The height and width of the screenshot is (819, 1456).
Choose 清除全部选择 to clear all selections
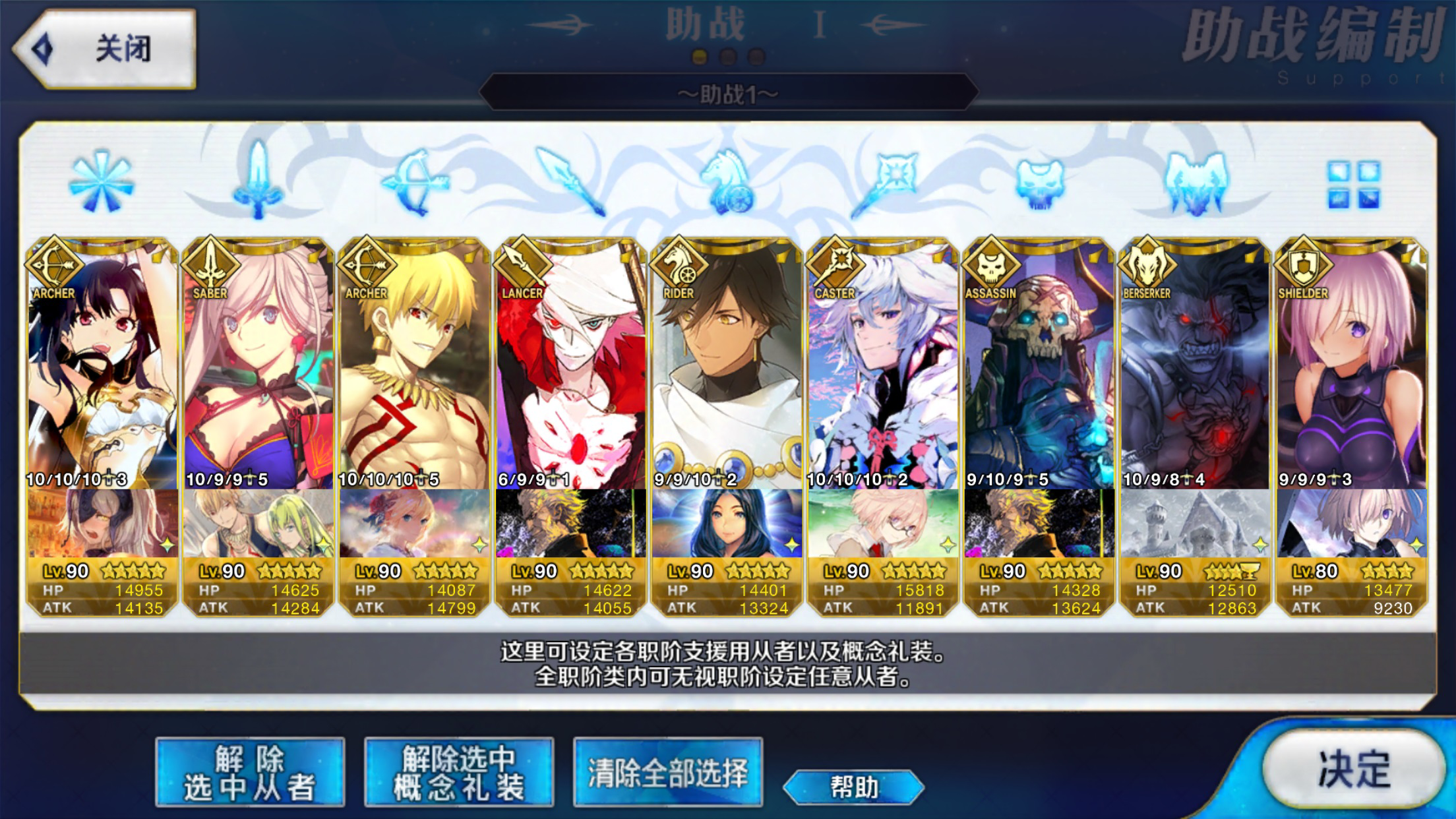667,772
